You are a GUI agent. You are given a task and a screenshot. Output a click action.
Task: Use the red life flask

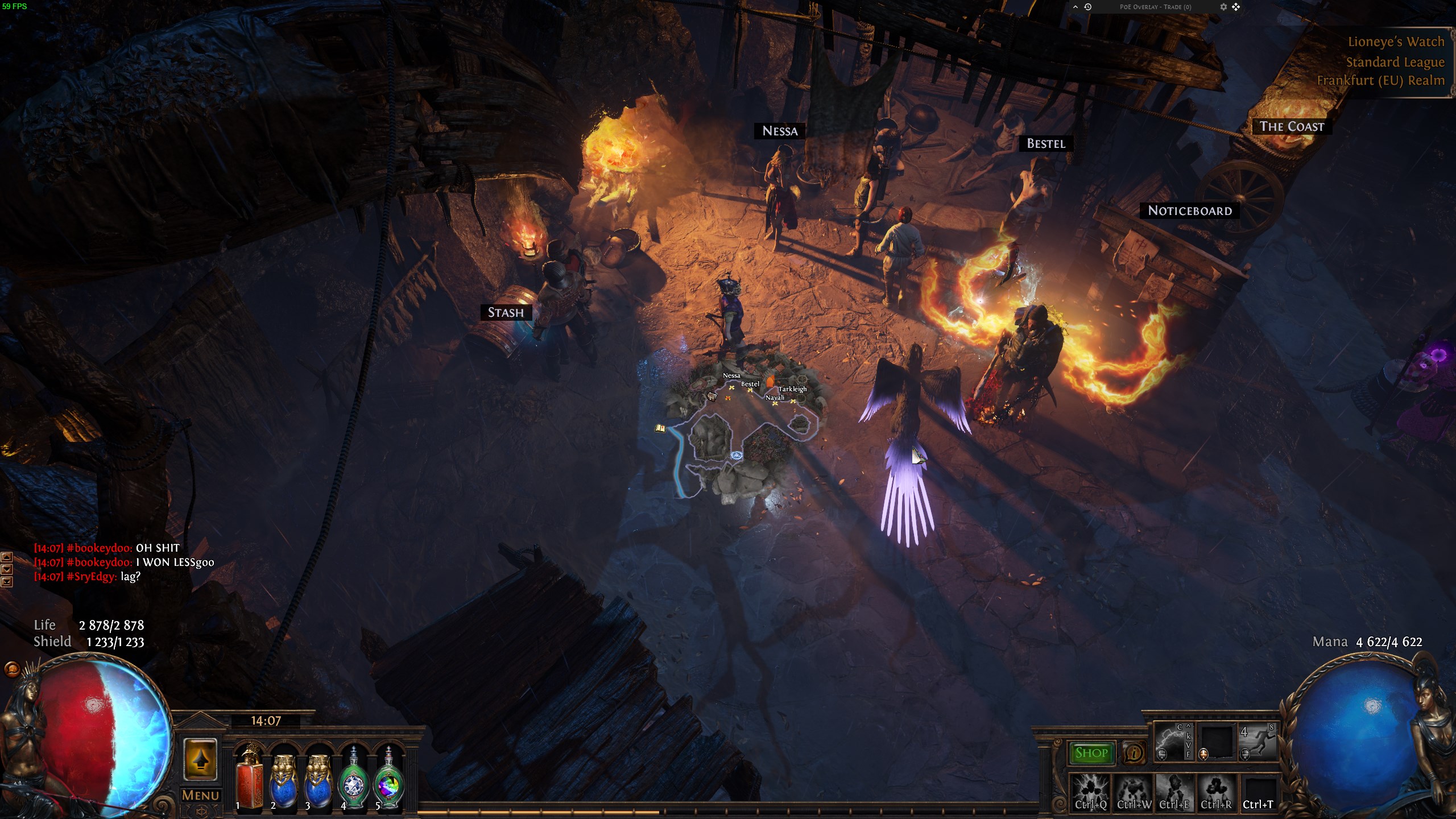249,780
